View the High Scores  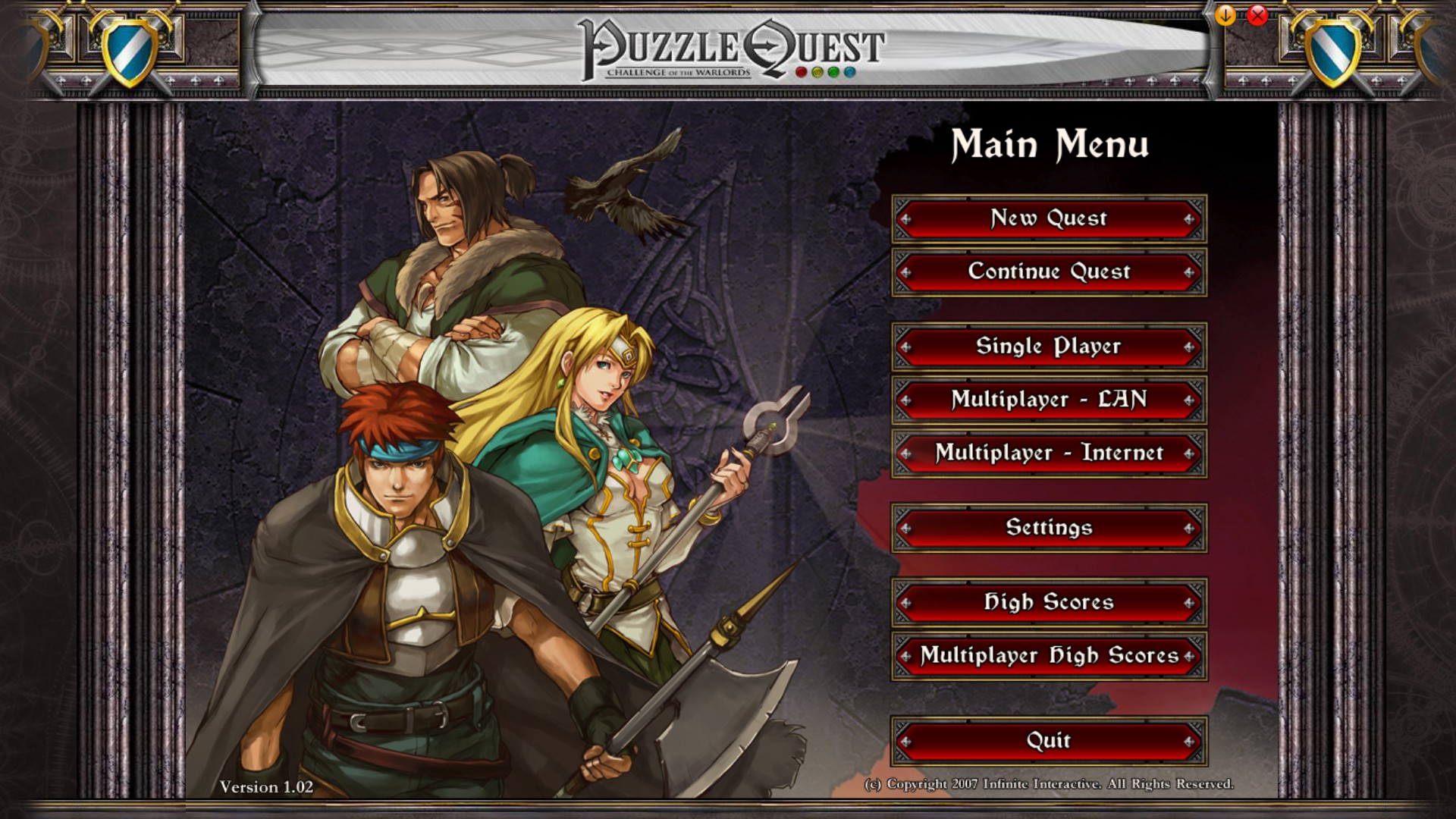coord(1049,603)
